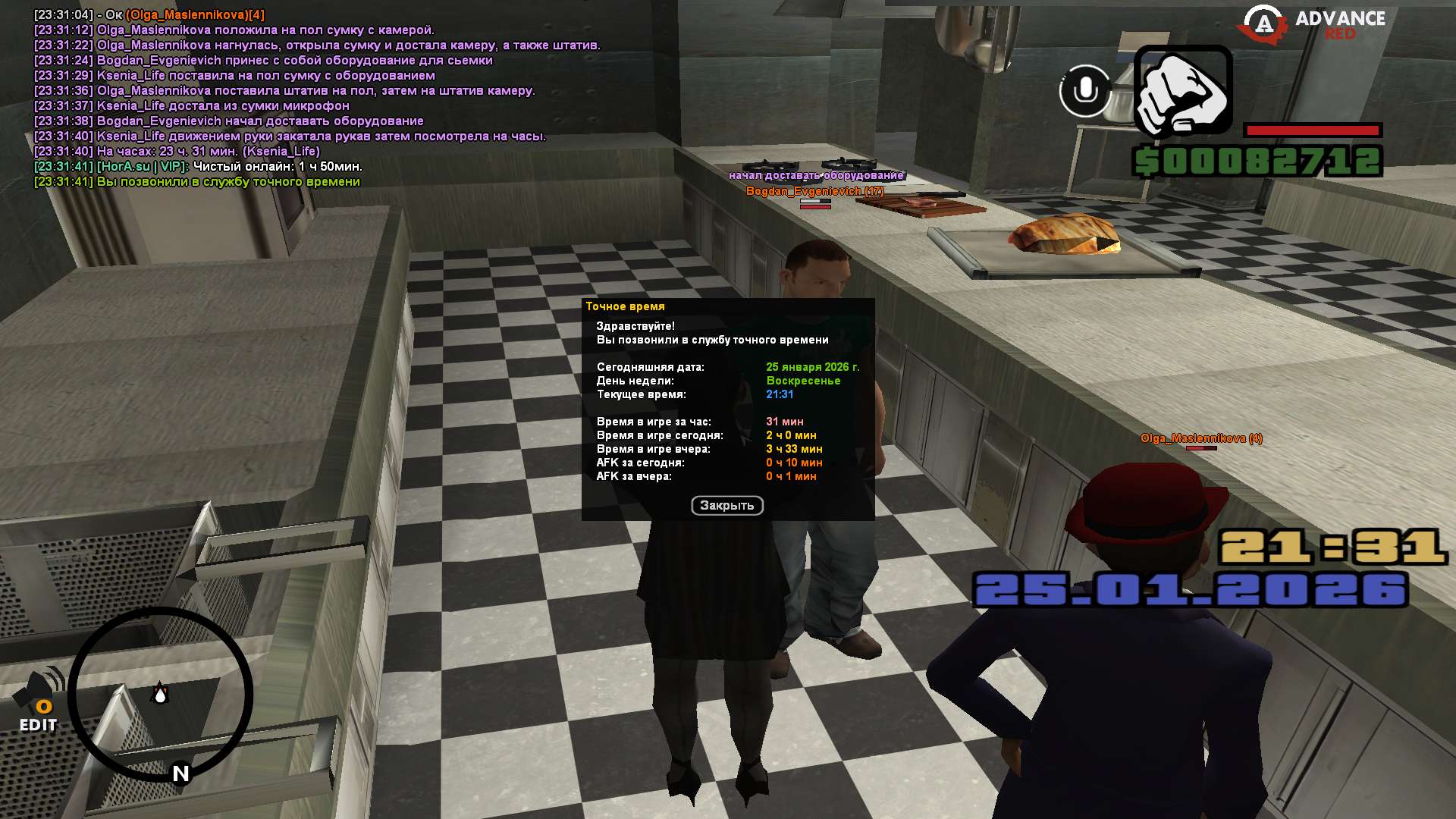The height and width of the screenshot is (819, 1456).
Task: Toggle the microphone voice chat icon
Action: [1085, 91]
